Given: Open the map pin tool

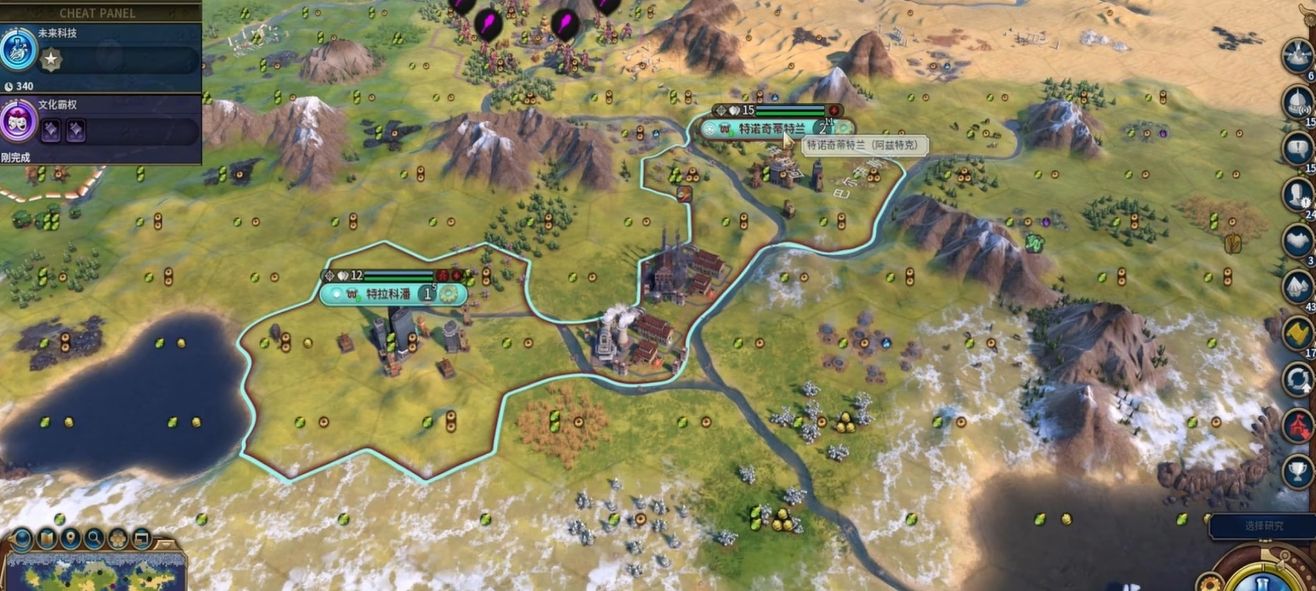Looking at the screenshot, I should click(70, 539).
